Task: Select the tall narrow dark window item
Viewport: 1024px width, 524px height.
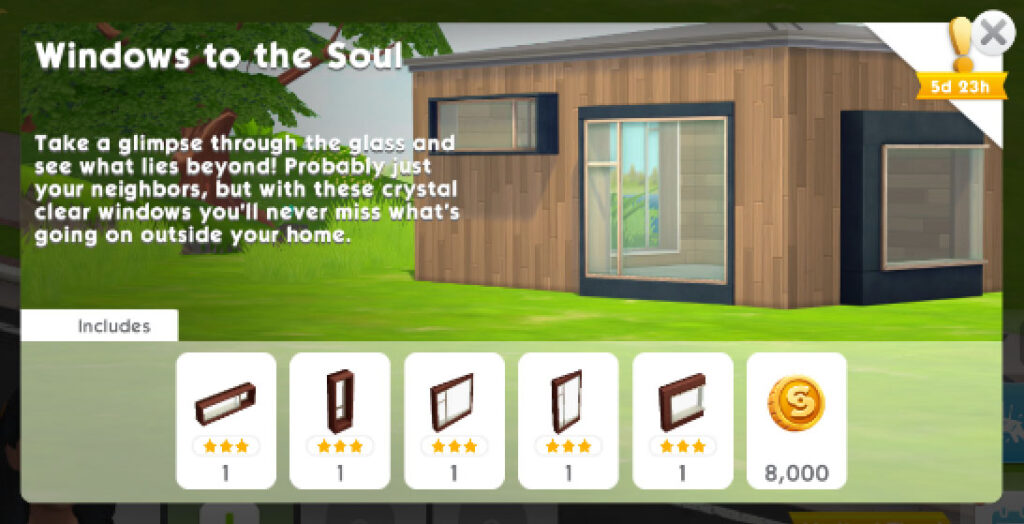Action: click(340, 420)
